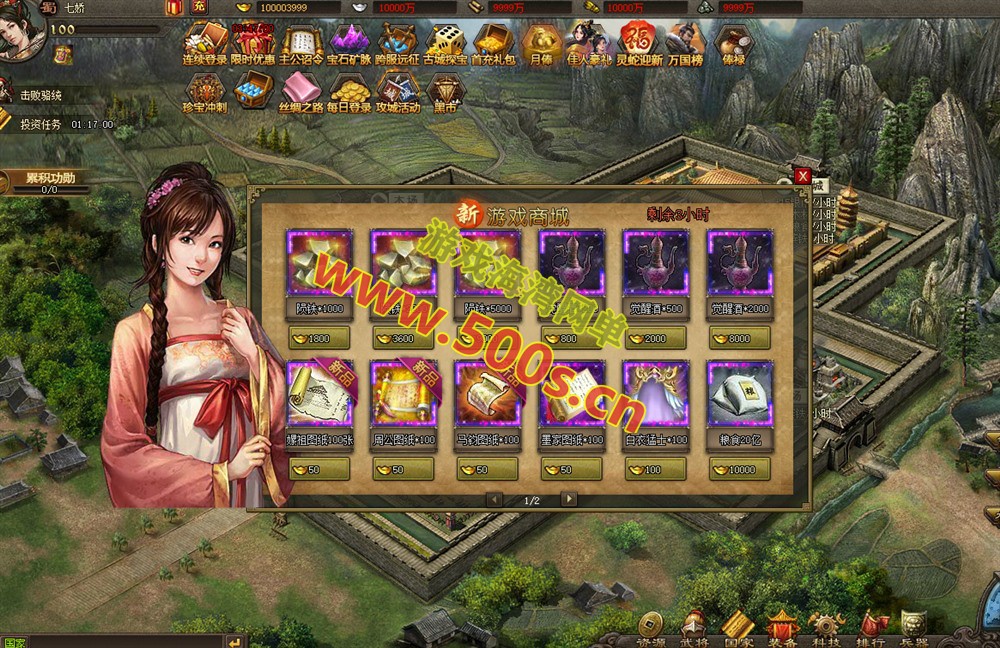The height and width of the screenshot is (648, 1000).
Task: Go to previous shop page
Action: tap(494, 499)
